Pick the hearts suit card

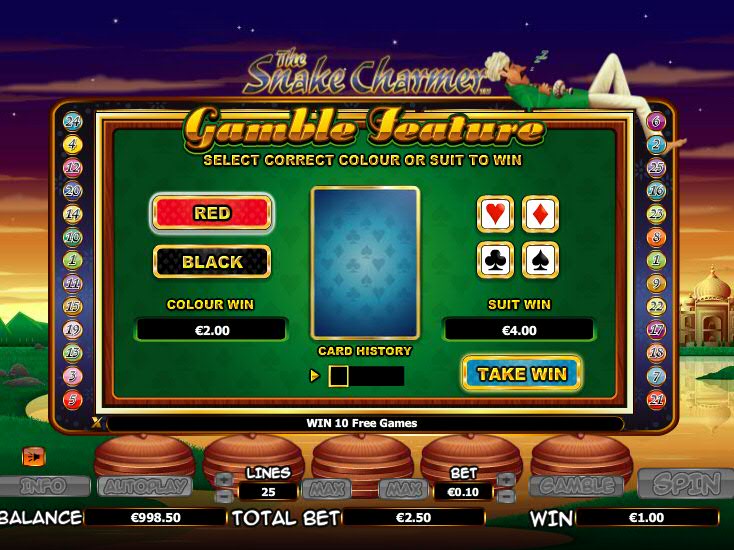pos(496,214)
